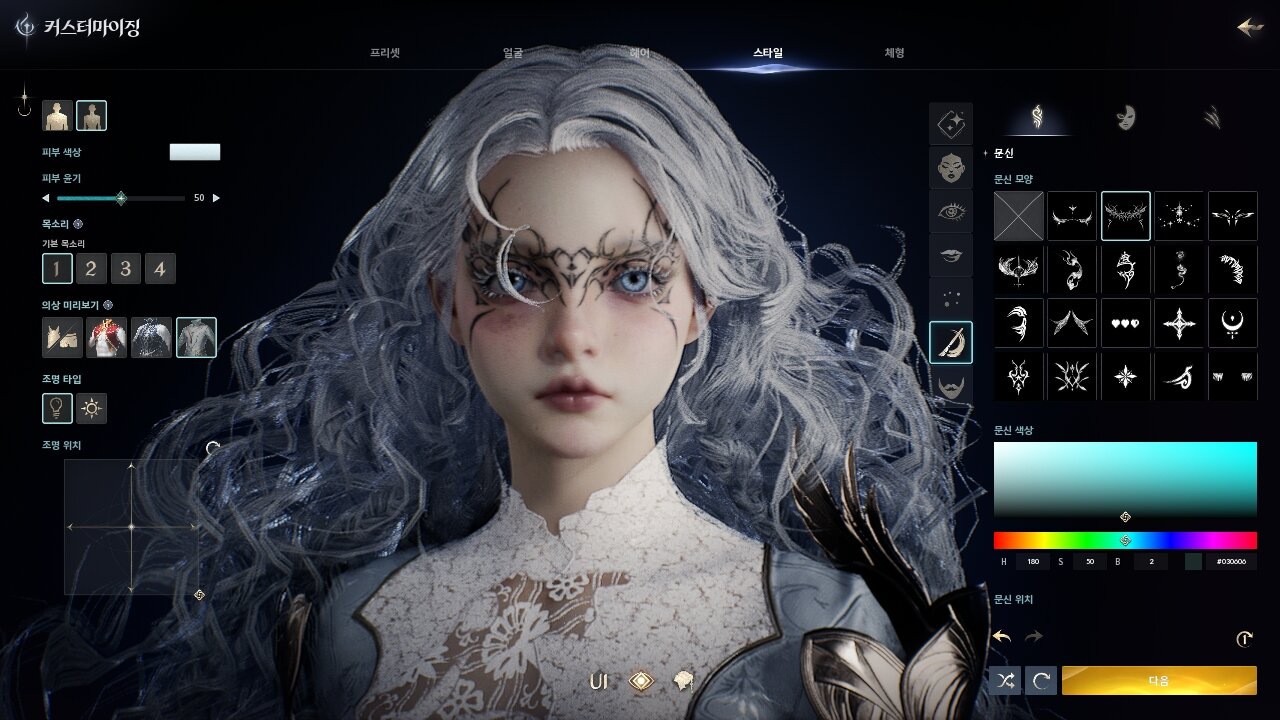
Task: Preview the red outfit
Action: tap(107, 338)
